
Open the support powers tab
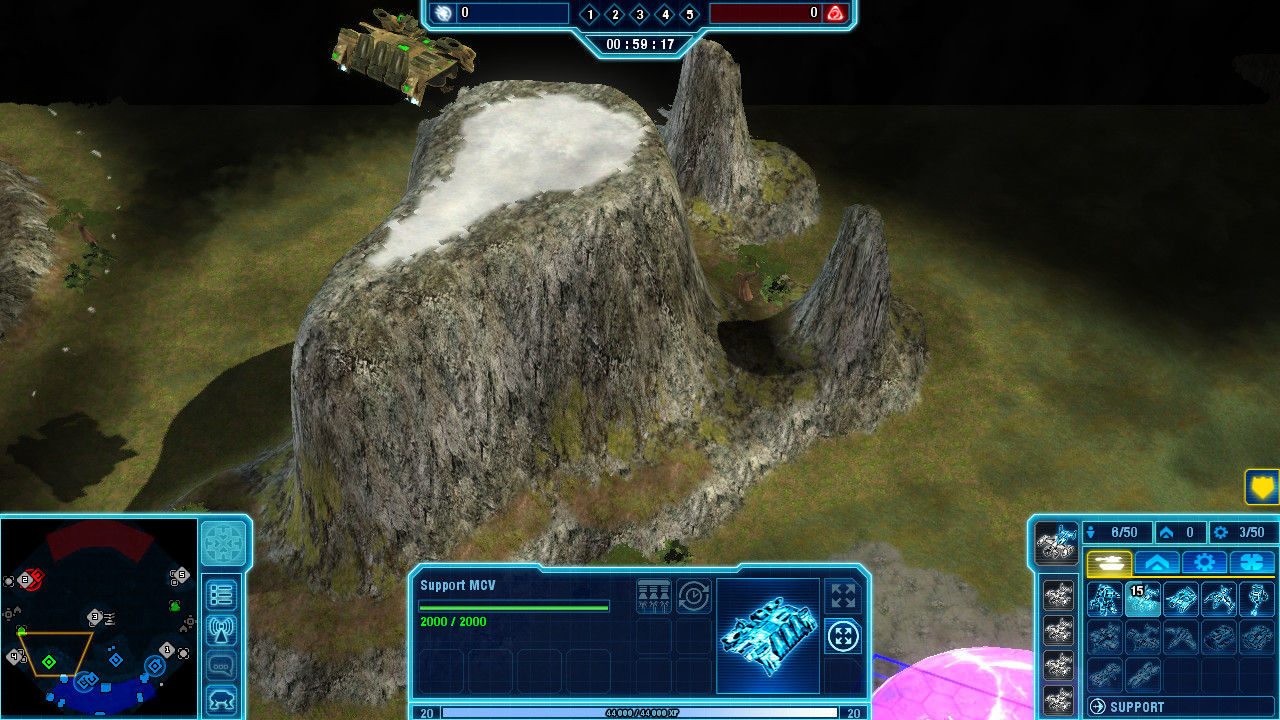click(1252, 563)
